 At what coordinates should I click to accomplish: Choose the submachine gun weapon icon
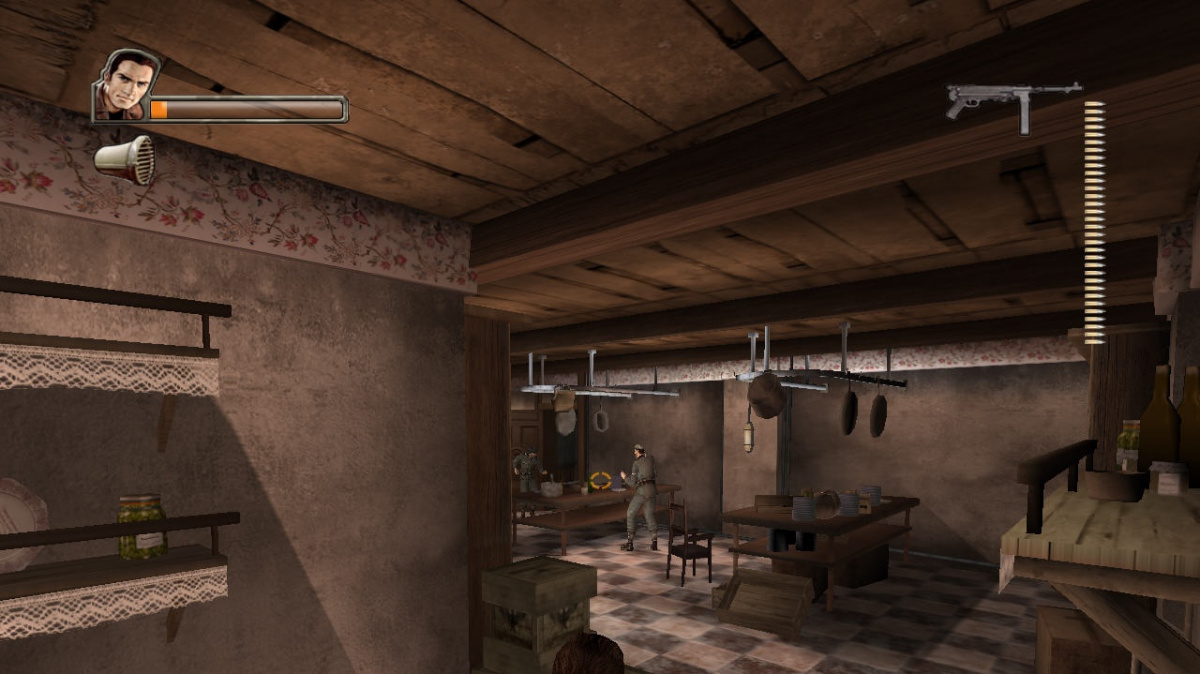1011,102
